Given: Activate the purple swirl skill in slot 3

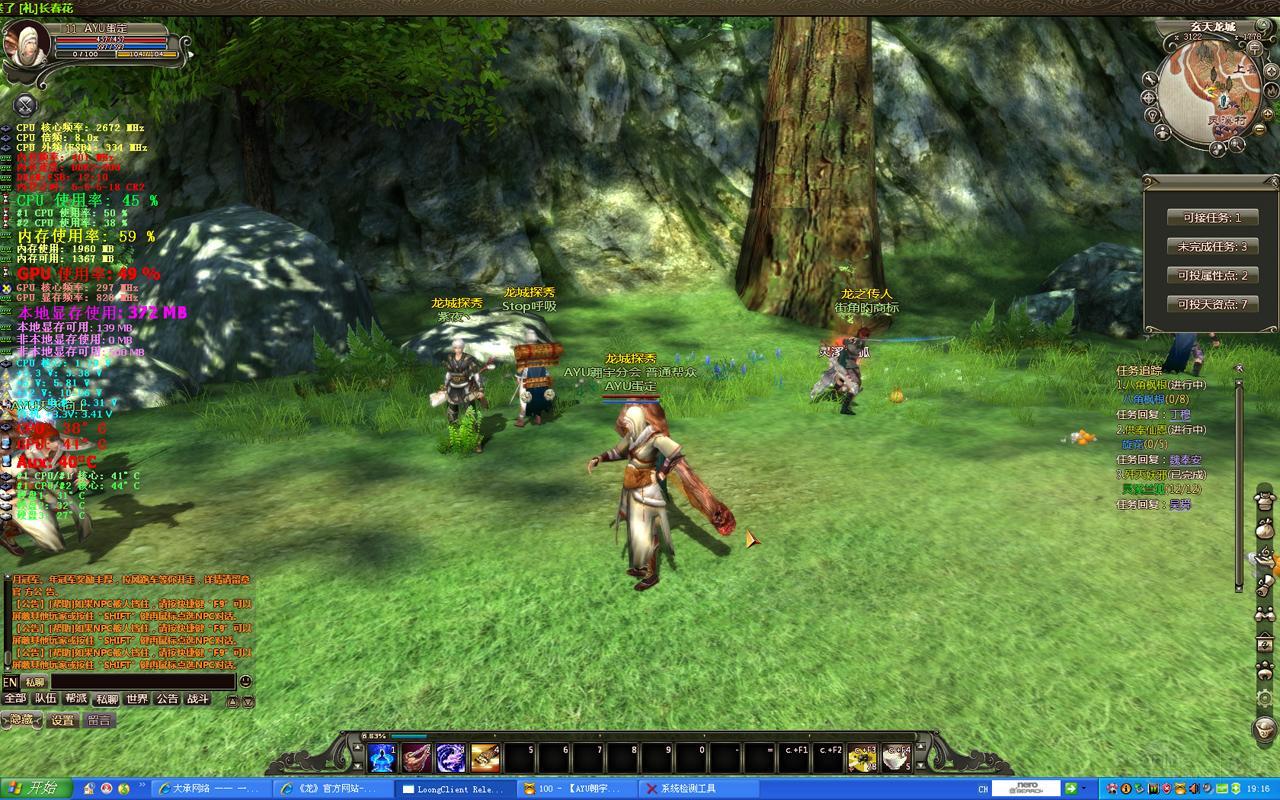Looking at the screenshot, I should tap(451, 759).
